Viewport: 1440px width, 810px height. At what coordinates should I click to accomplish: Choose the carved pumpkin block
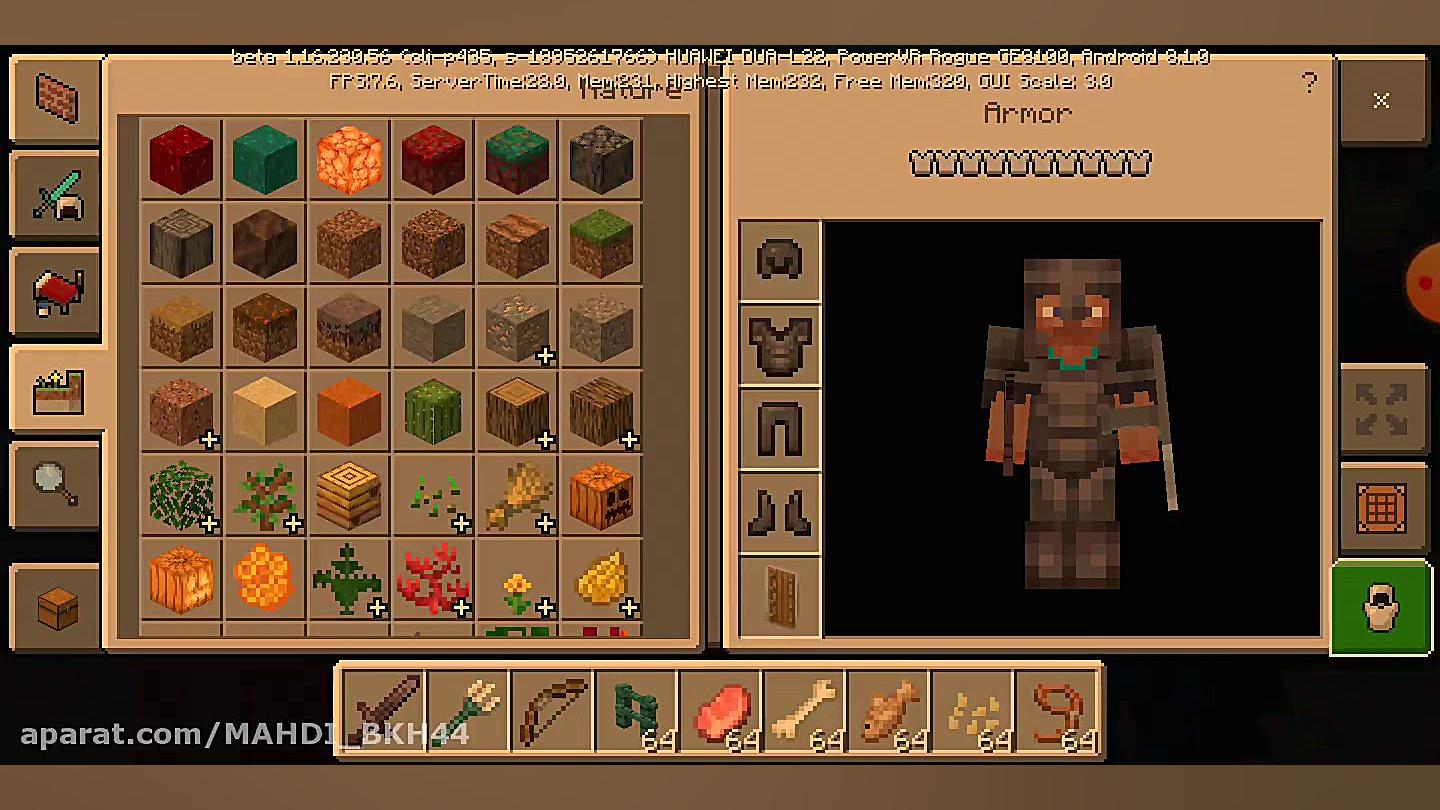pyautogui.click(x=601, y=494)
